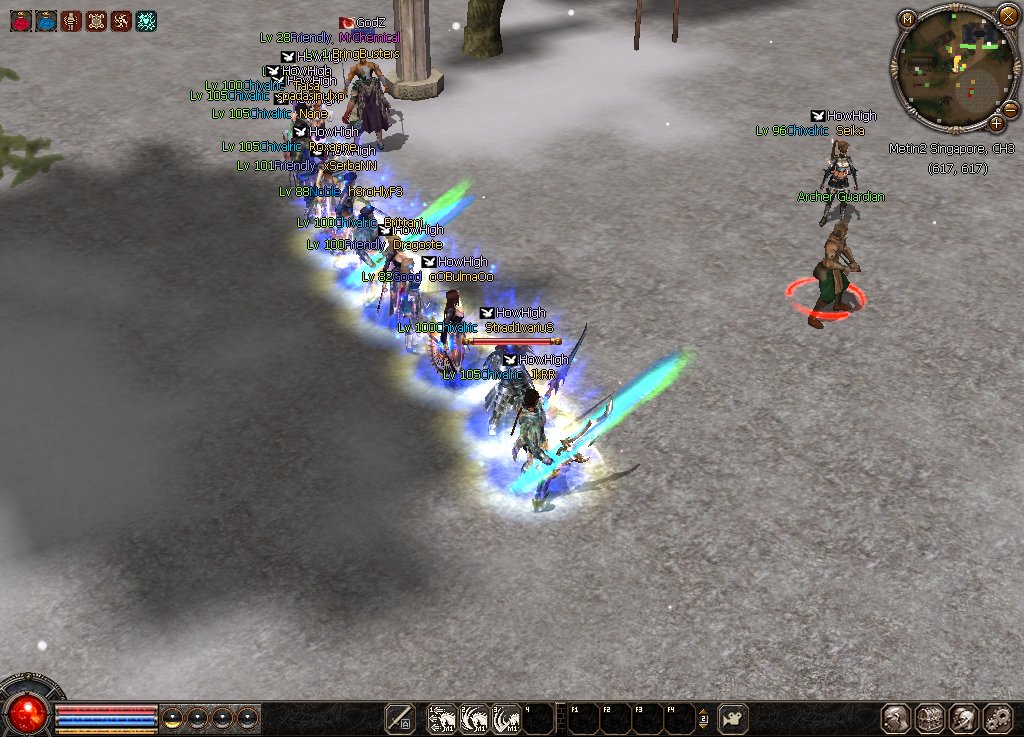Click the skull and crossbones buff icon
Screen dimensions: 1024x737
pos(96,20)
